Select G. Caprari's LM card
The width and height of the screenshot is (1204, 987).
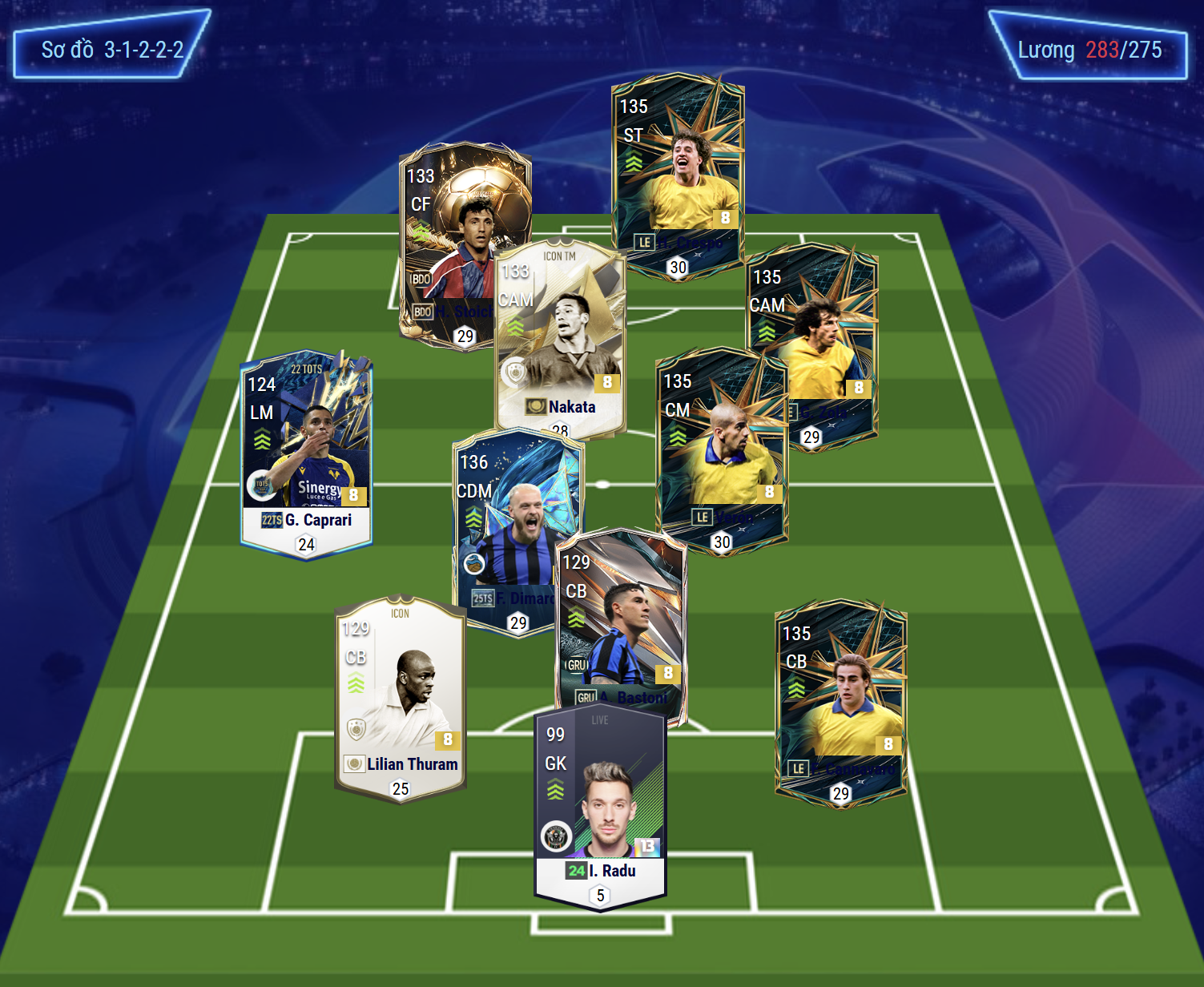click(x=306, y=453)
